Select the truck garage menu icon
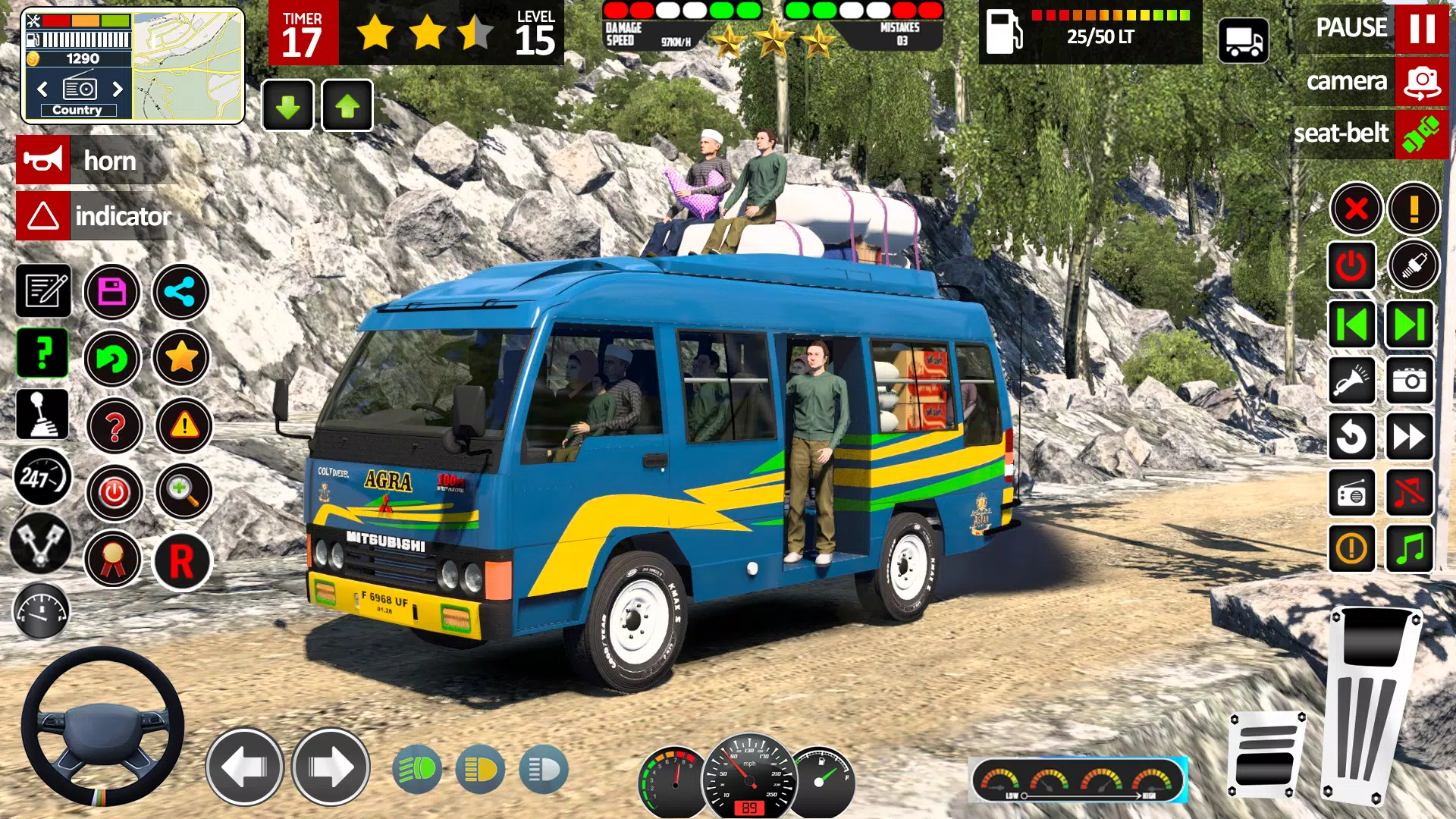The image size is (1456, 819). (1244, 41)
